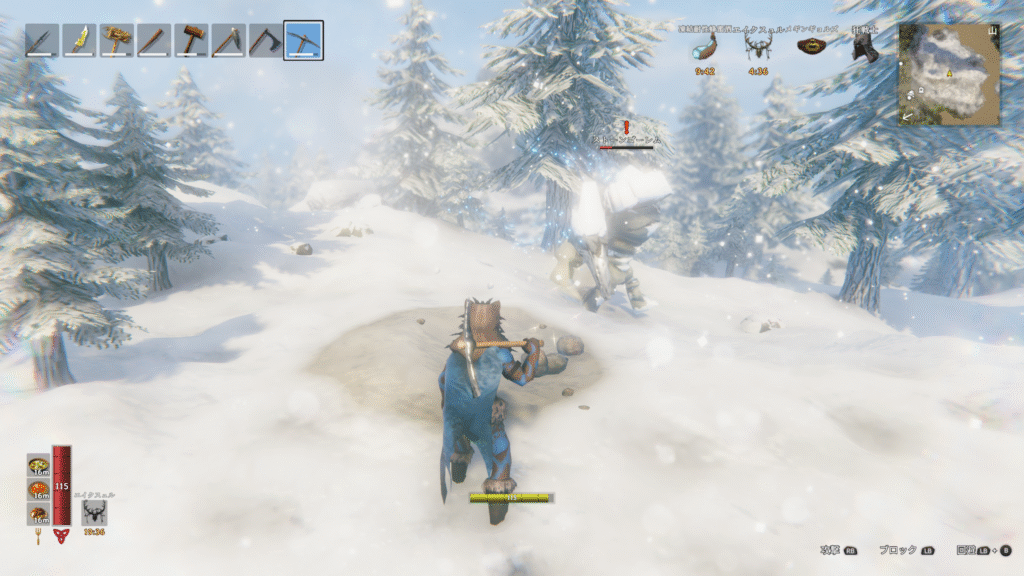Equip the axe hotbar slot

click(265, 41)
